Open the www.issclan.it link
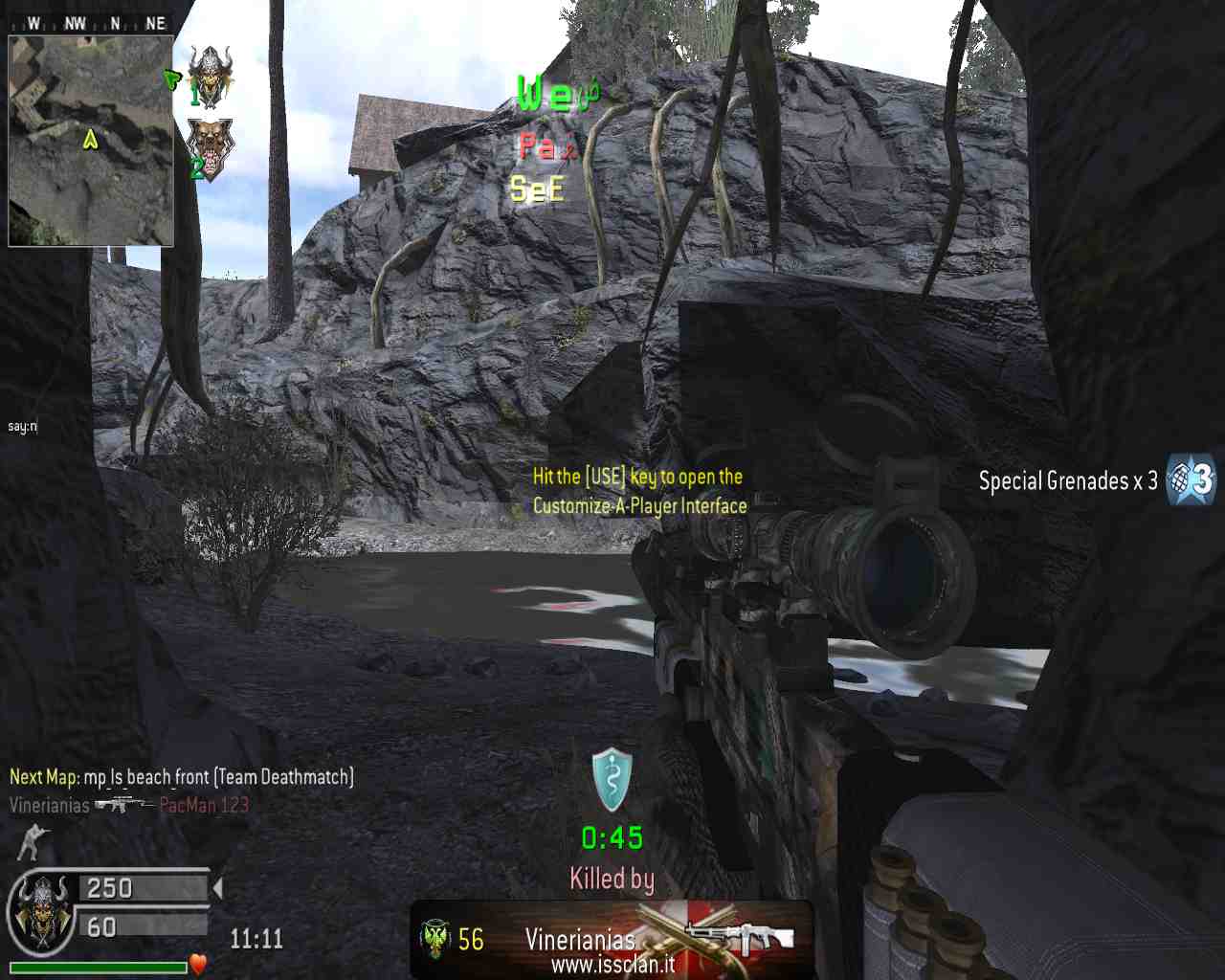 (x=612, y=965)
